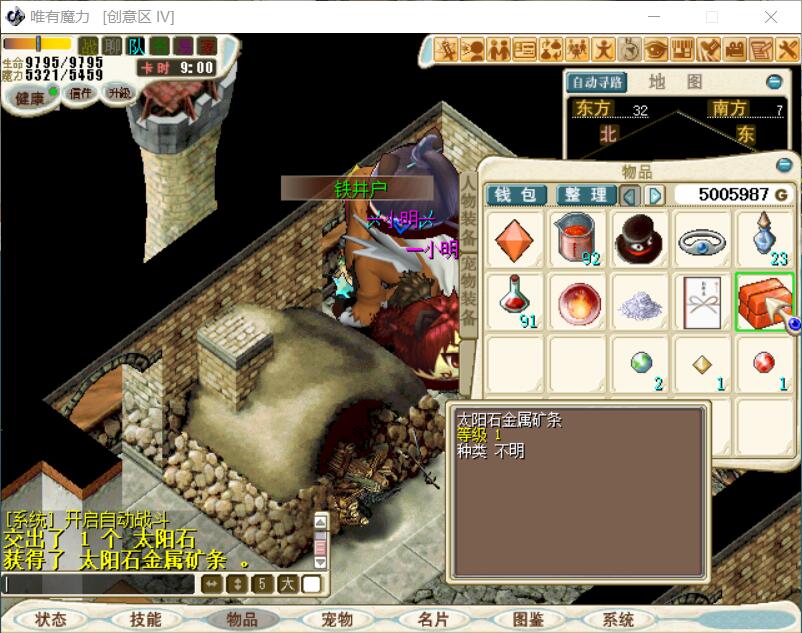Click the 钱包 wallet button
This screenshot has height=633, width=802.
coord(516,195)
